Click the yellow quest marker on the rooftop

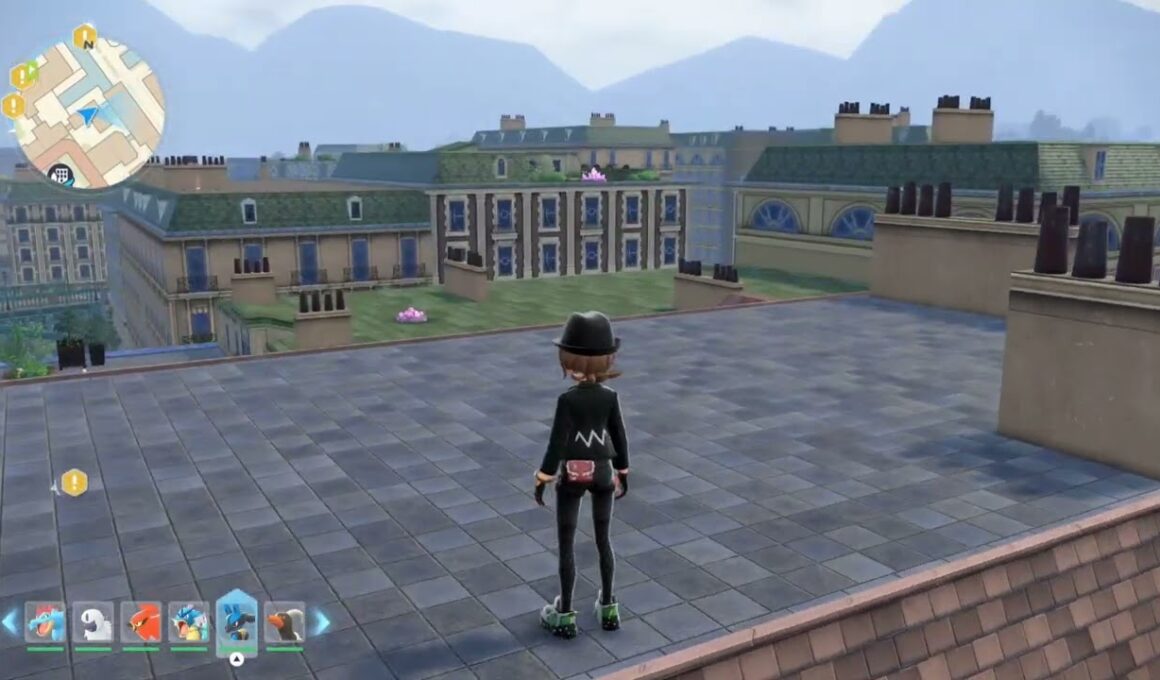click(x=74, y=483)
